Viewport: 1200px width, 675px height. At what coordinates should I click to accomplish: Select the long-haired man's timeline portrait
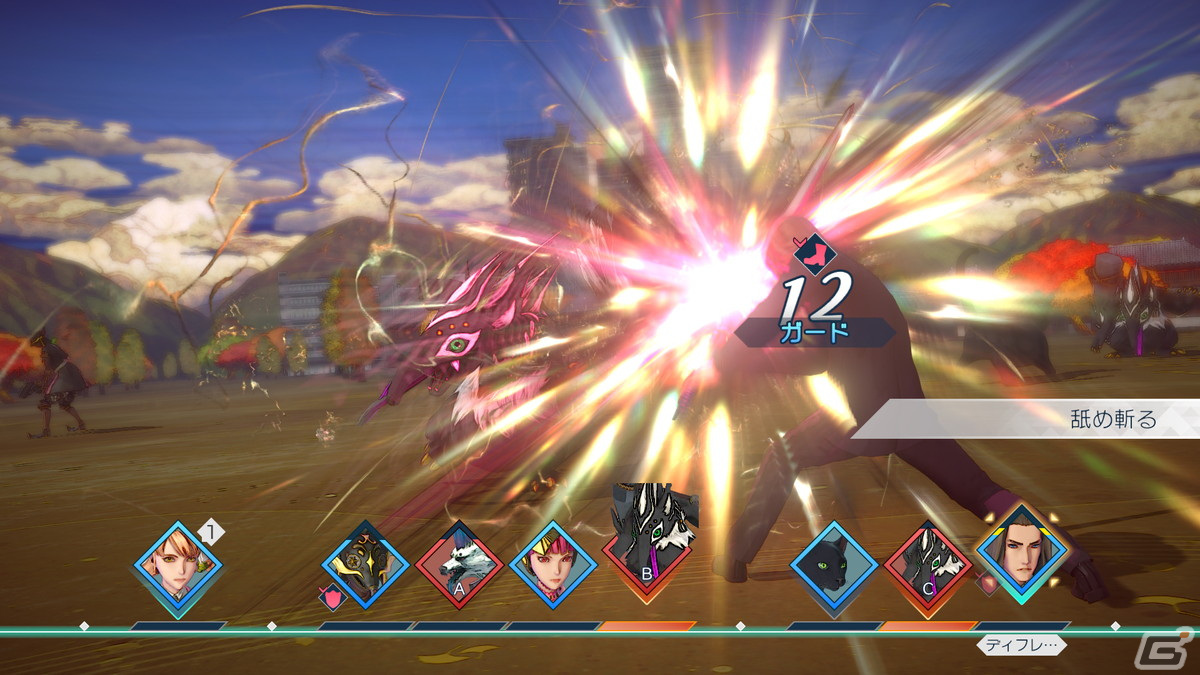click(1022, 558)
